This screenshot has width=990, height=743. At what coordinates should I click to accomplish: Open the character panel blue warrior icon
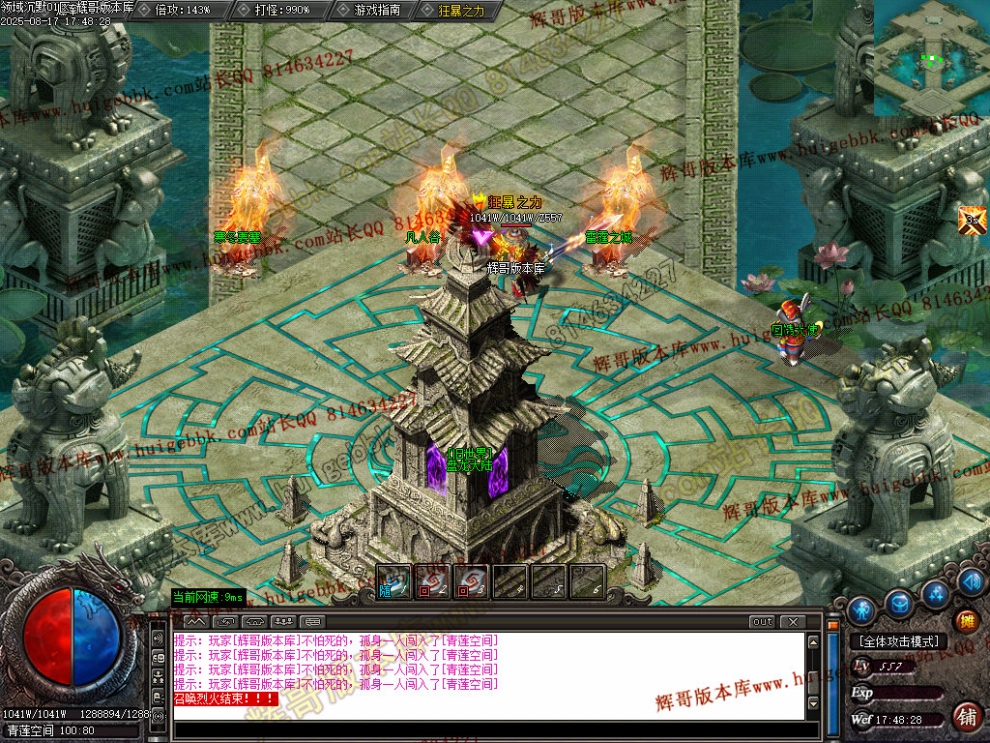click(861, 608)
